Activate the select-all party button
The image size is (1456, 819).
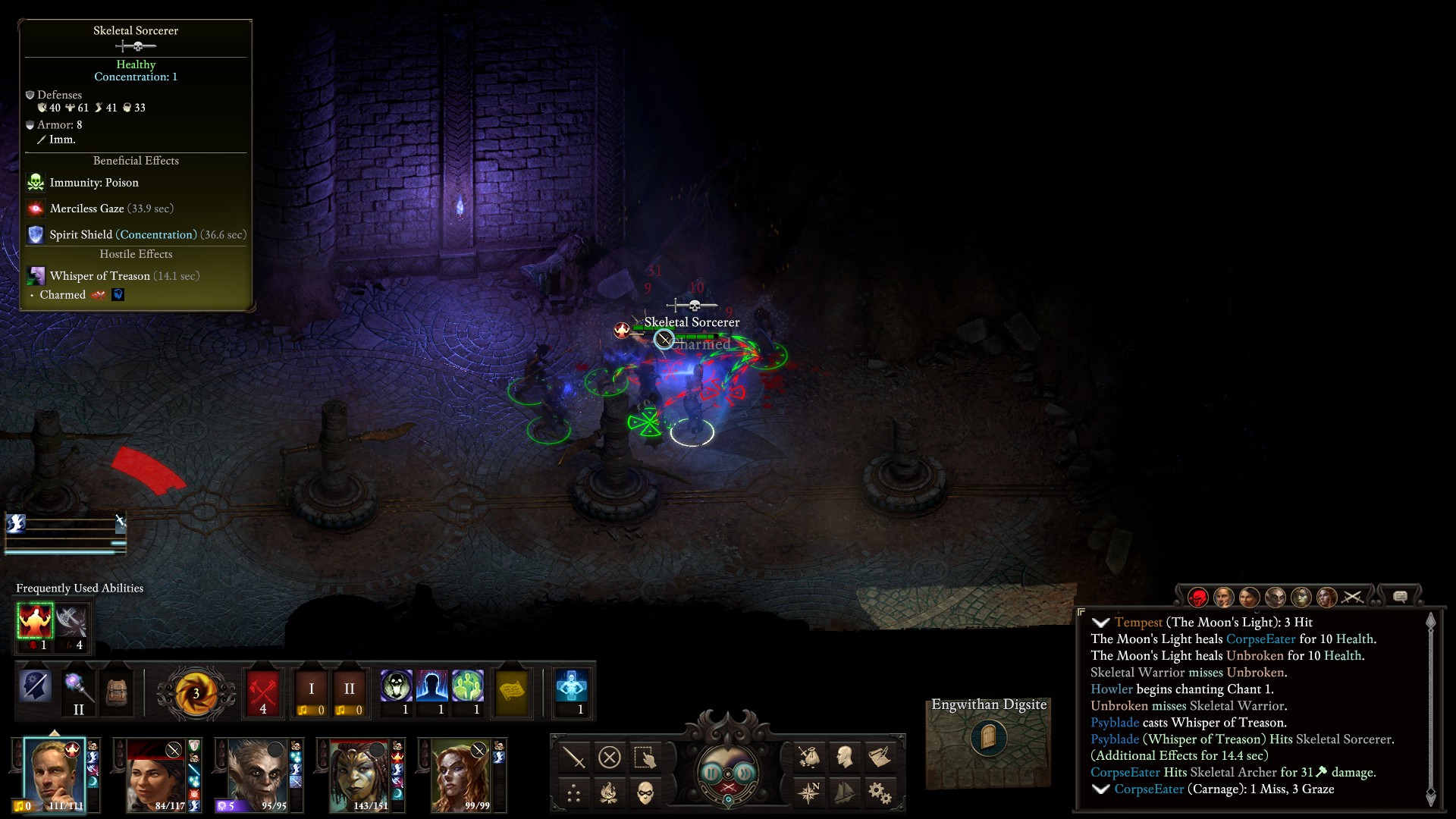645,757
